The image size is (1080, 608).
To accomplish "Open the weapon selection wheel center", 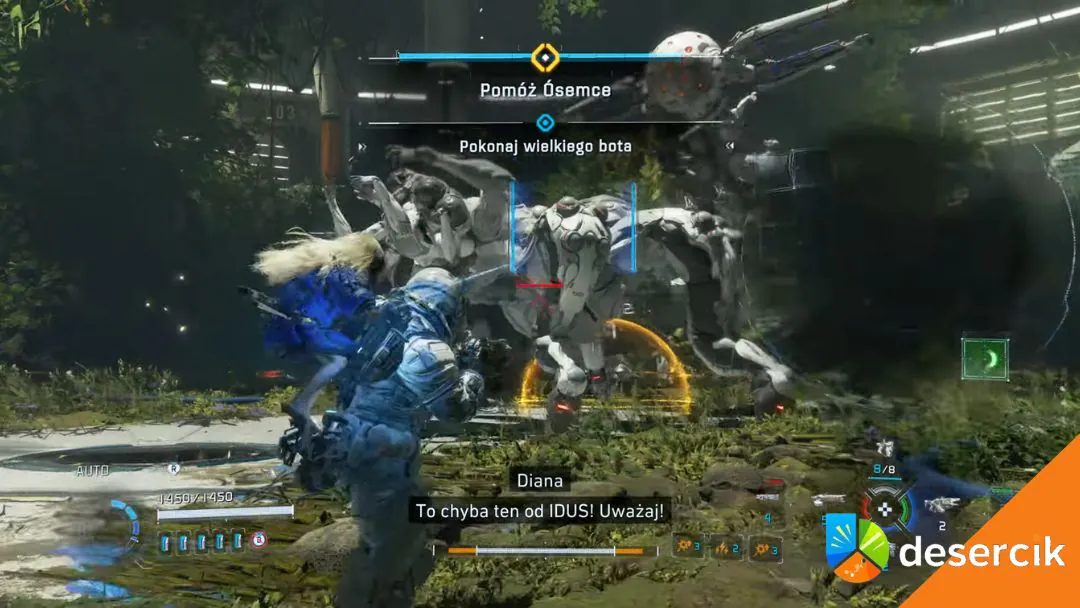I will tap(886, 508).
